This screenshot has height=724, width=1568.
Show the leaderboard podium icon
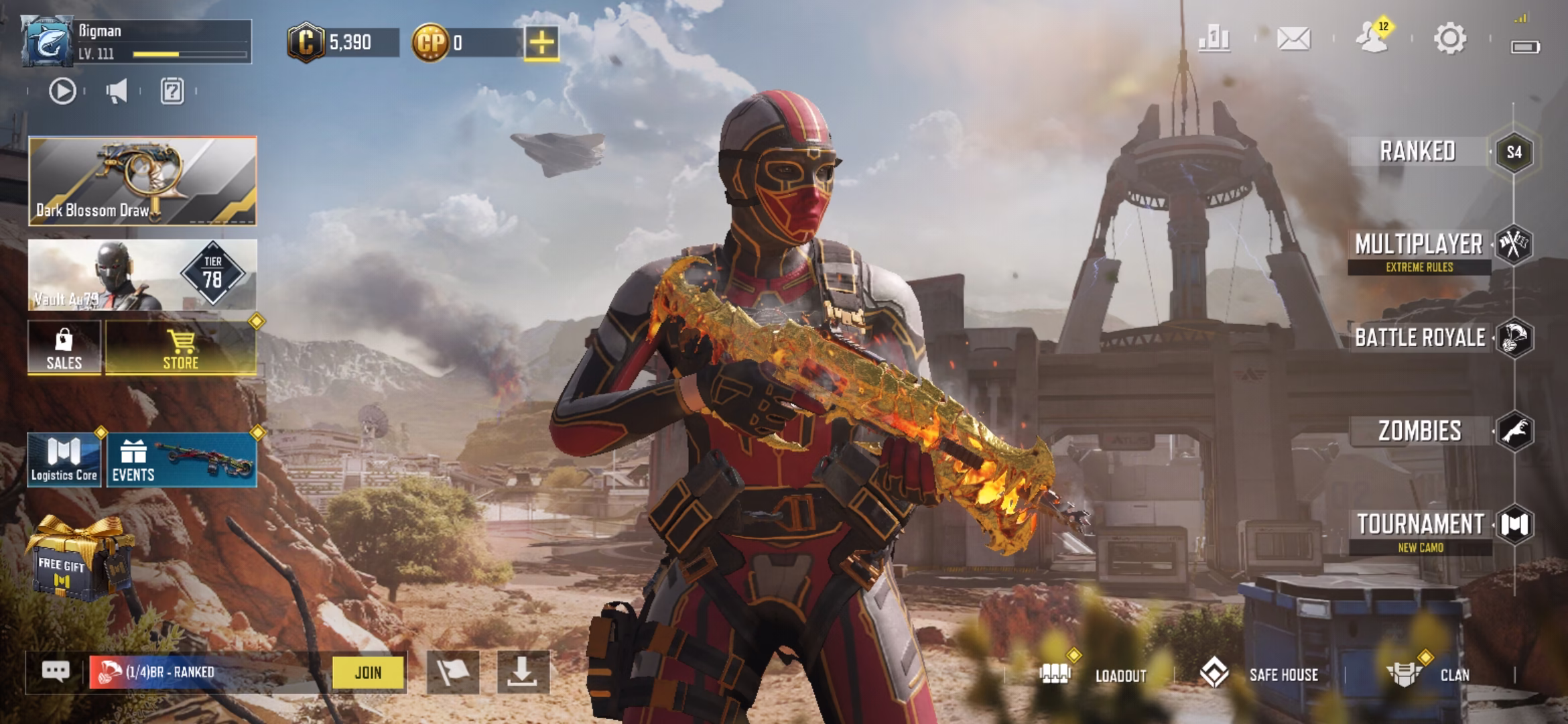tap(1214, 39)
